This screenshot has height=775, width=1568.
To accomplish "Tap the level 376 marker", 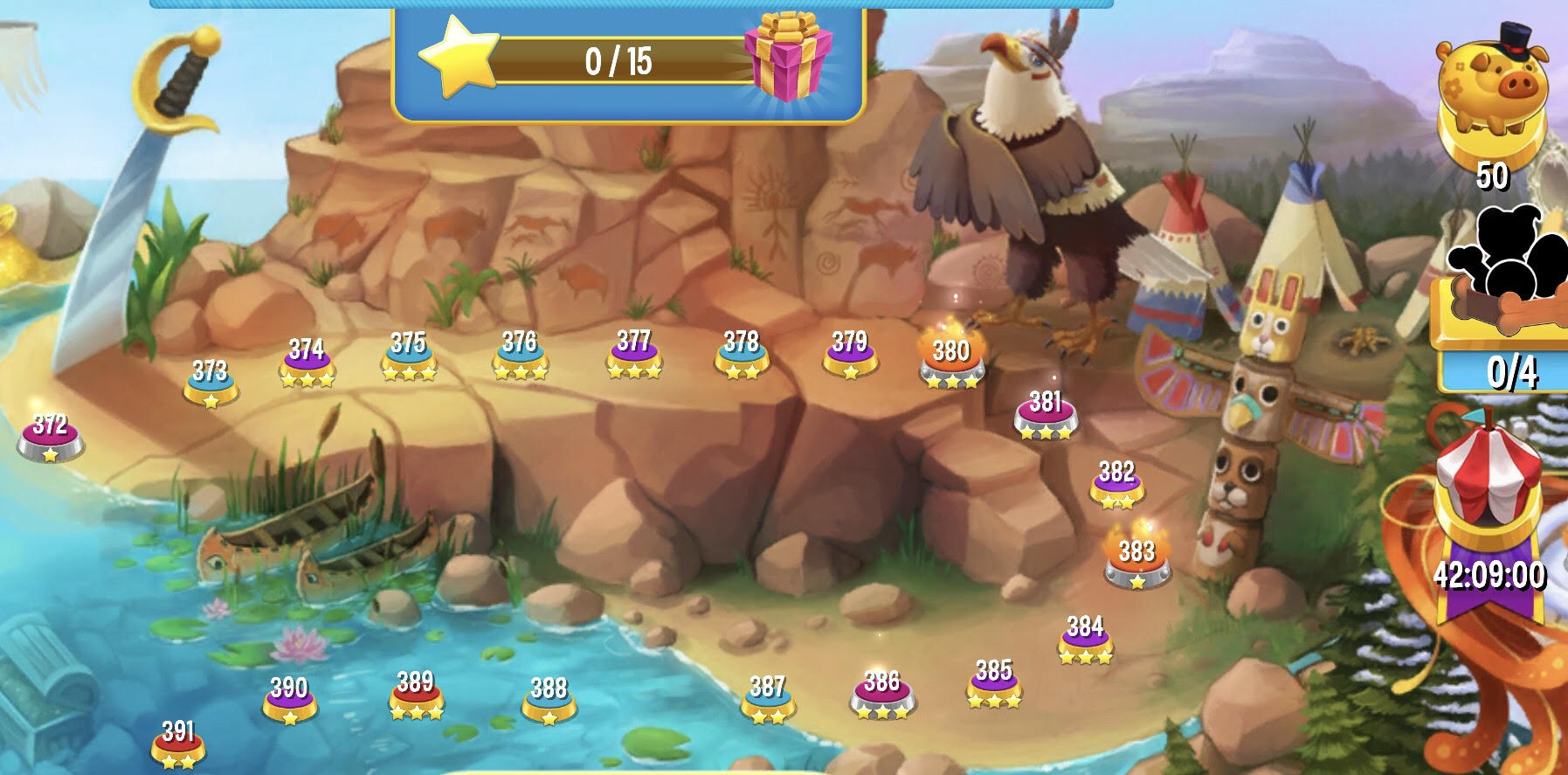I will click(x=520, y=353).
